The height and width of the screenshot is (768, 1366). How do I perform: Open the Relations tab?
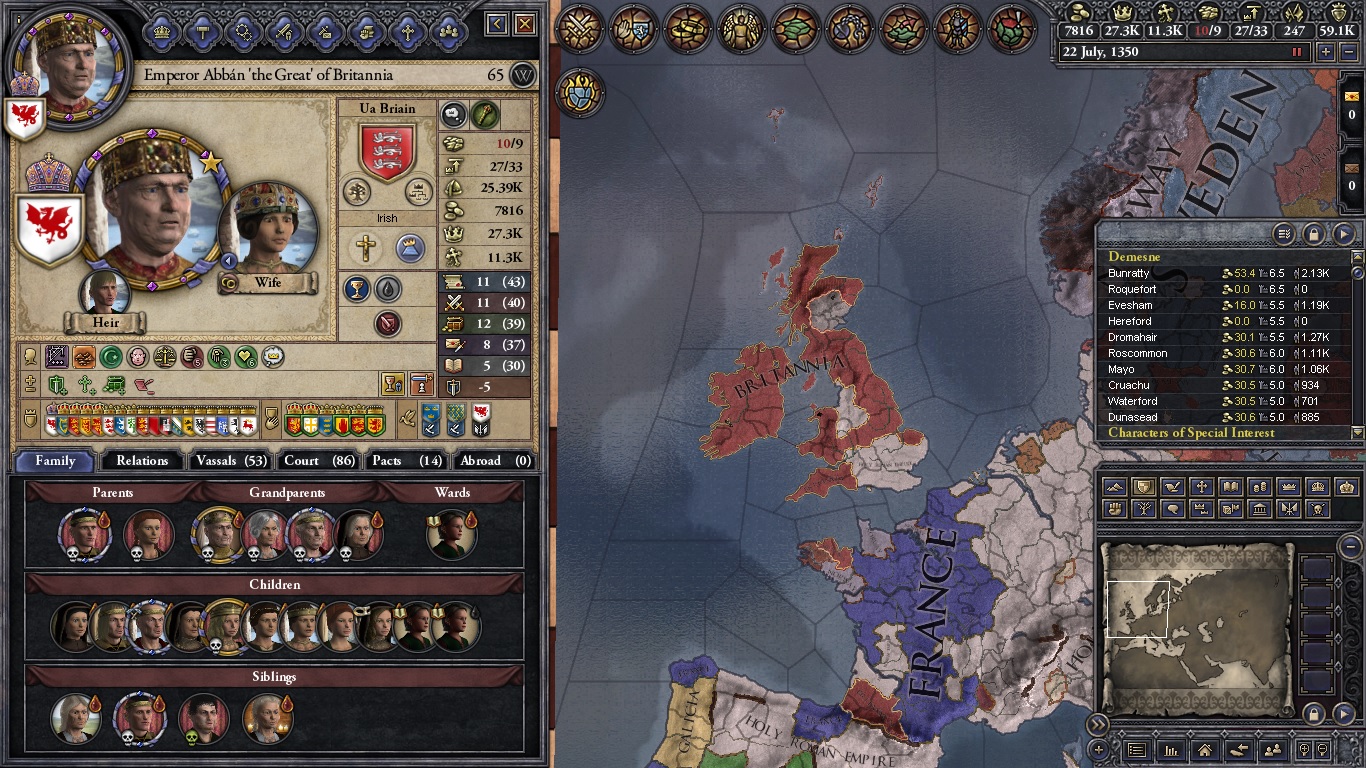[141, 461]
